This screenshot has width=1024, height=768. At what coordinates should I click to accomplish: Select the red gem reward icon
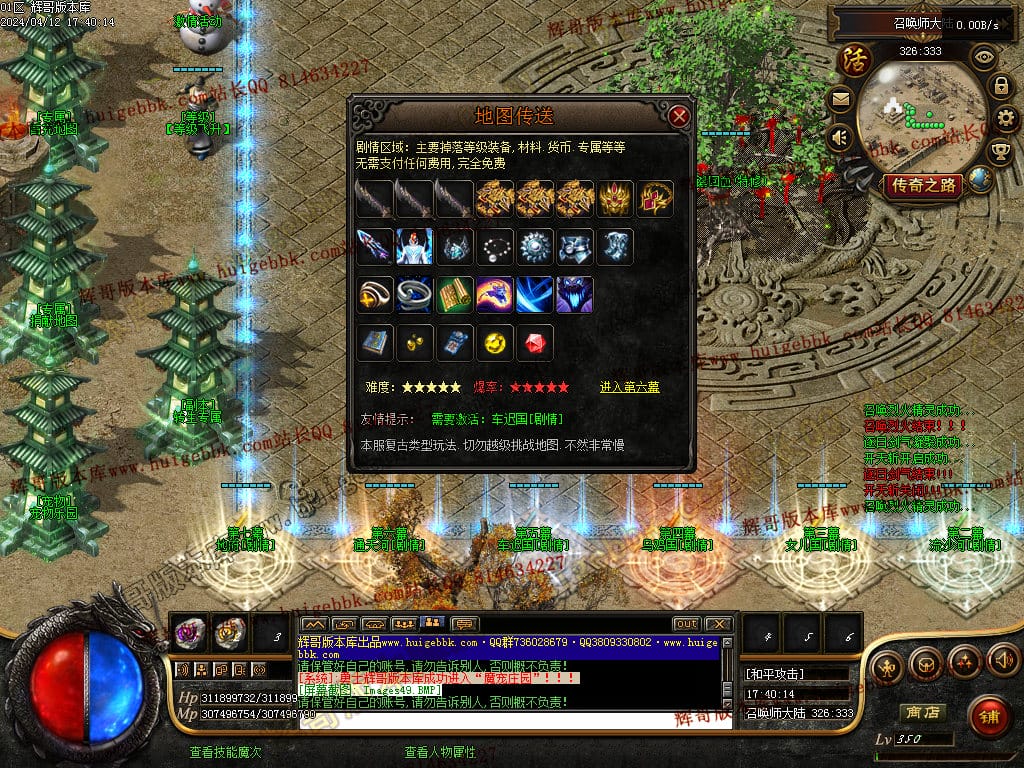click(x=535, y=343)
